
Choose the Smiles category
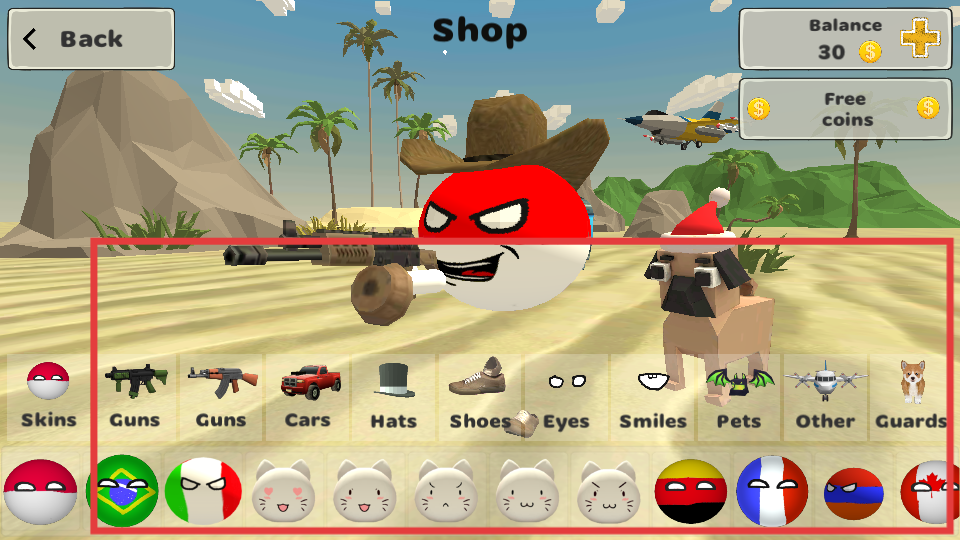point(653,397)
